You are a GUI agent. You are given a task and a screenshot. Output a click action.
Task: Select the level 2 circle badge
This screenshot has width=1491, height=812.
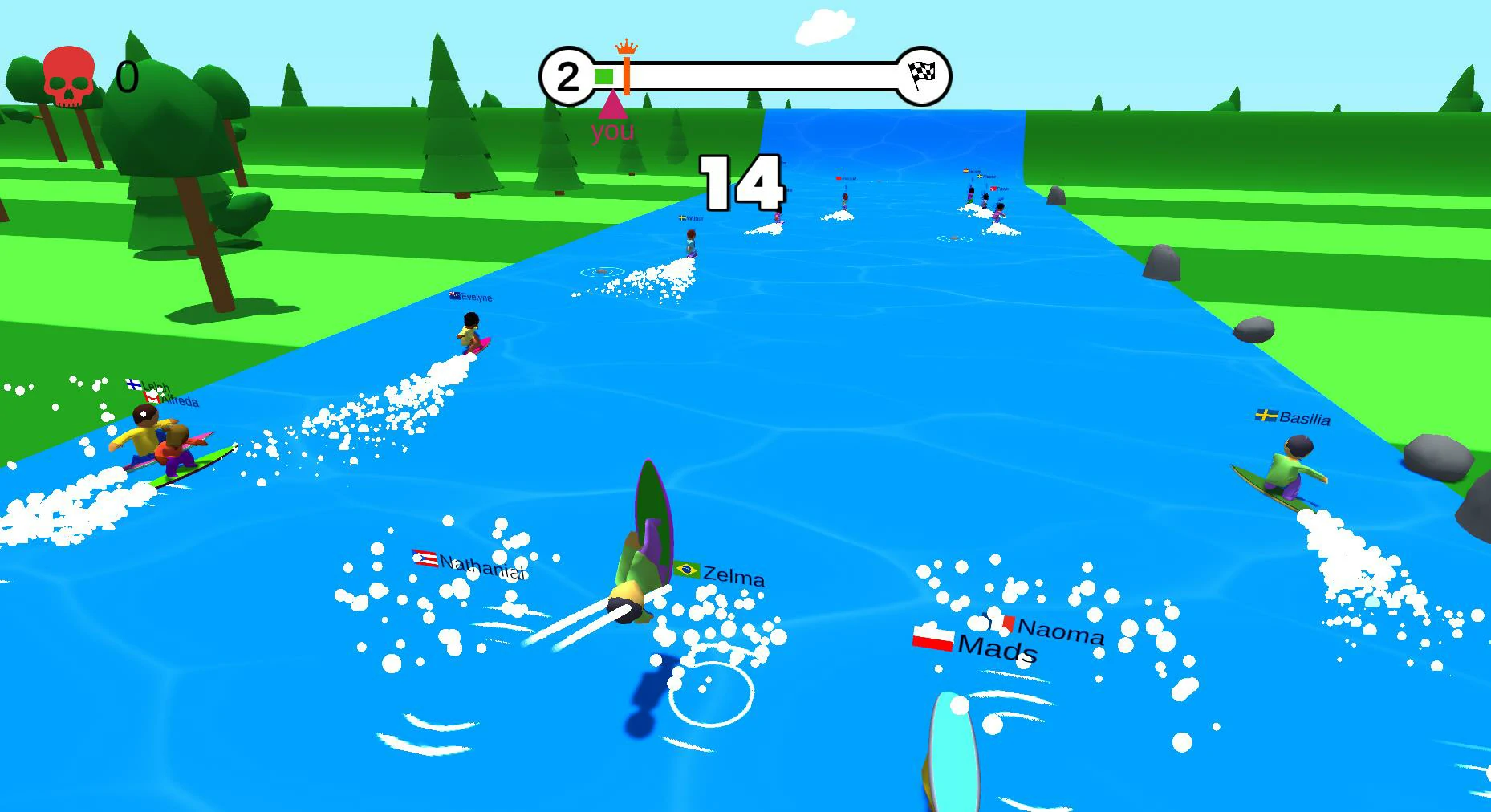[x=567, y=77]
